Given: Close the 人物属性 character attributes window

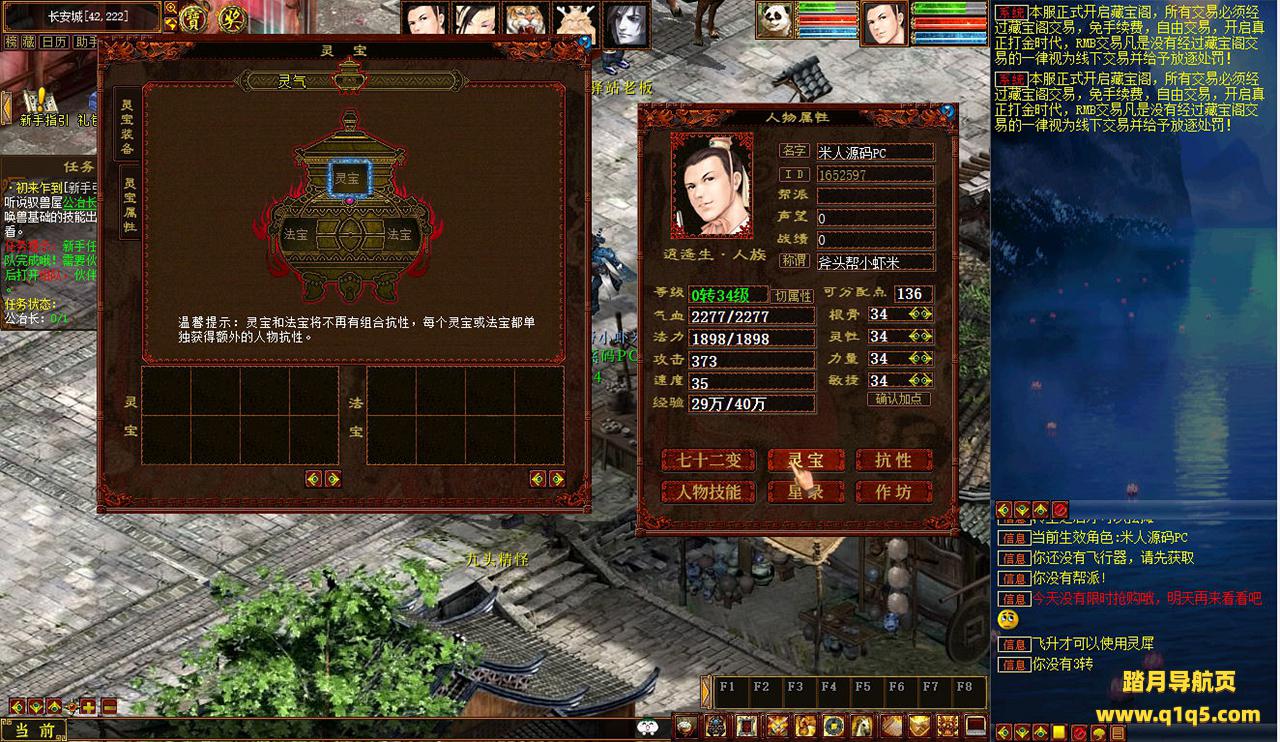Looking at the screenshot, I should click(x=947, y=113).
